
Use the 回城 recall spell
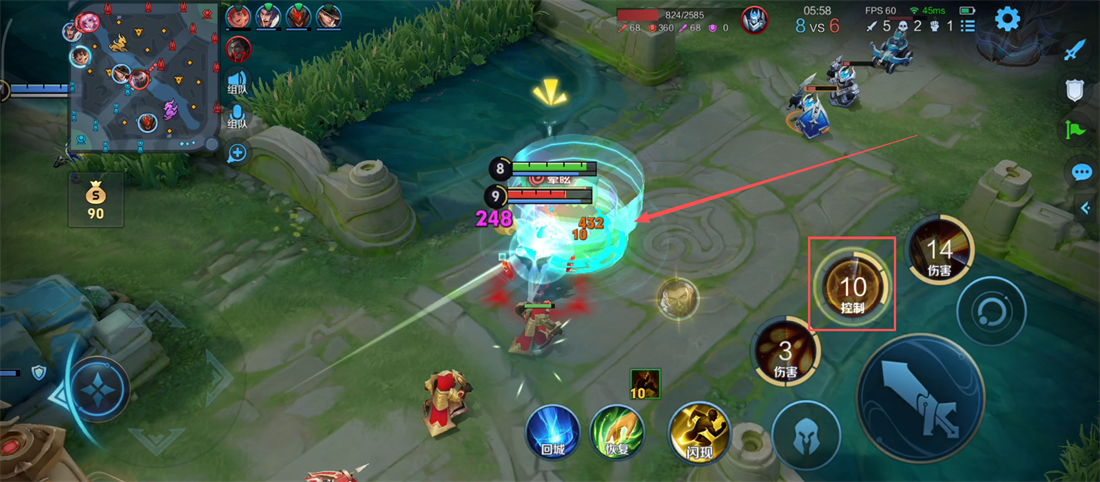point(553,431)
